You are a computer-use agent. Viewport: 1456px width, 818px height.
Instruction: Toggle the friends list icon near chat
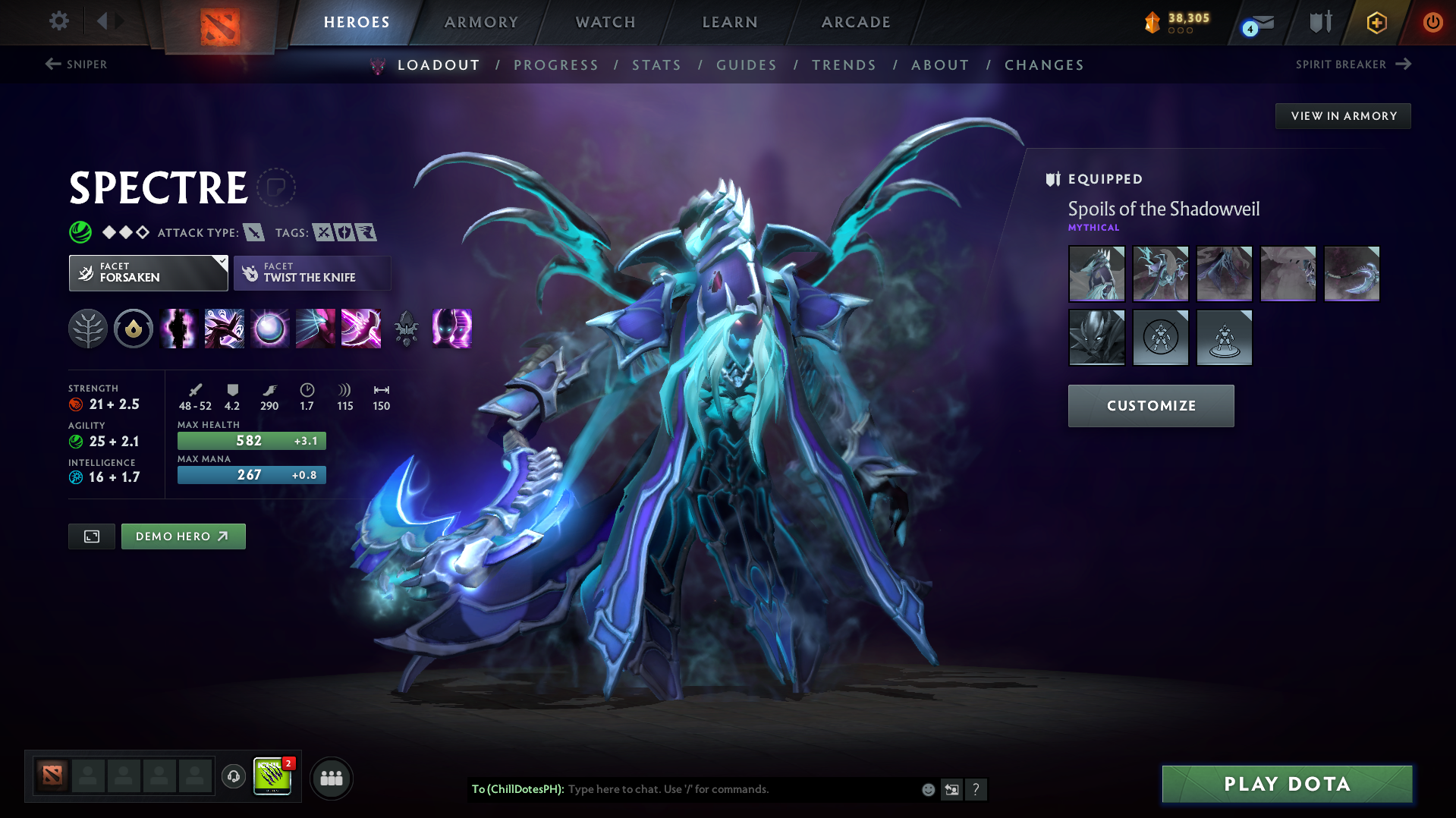[x=332, y=778]
